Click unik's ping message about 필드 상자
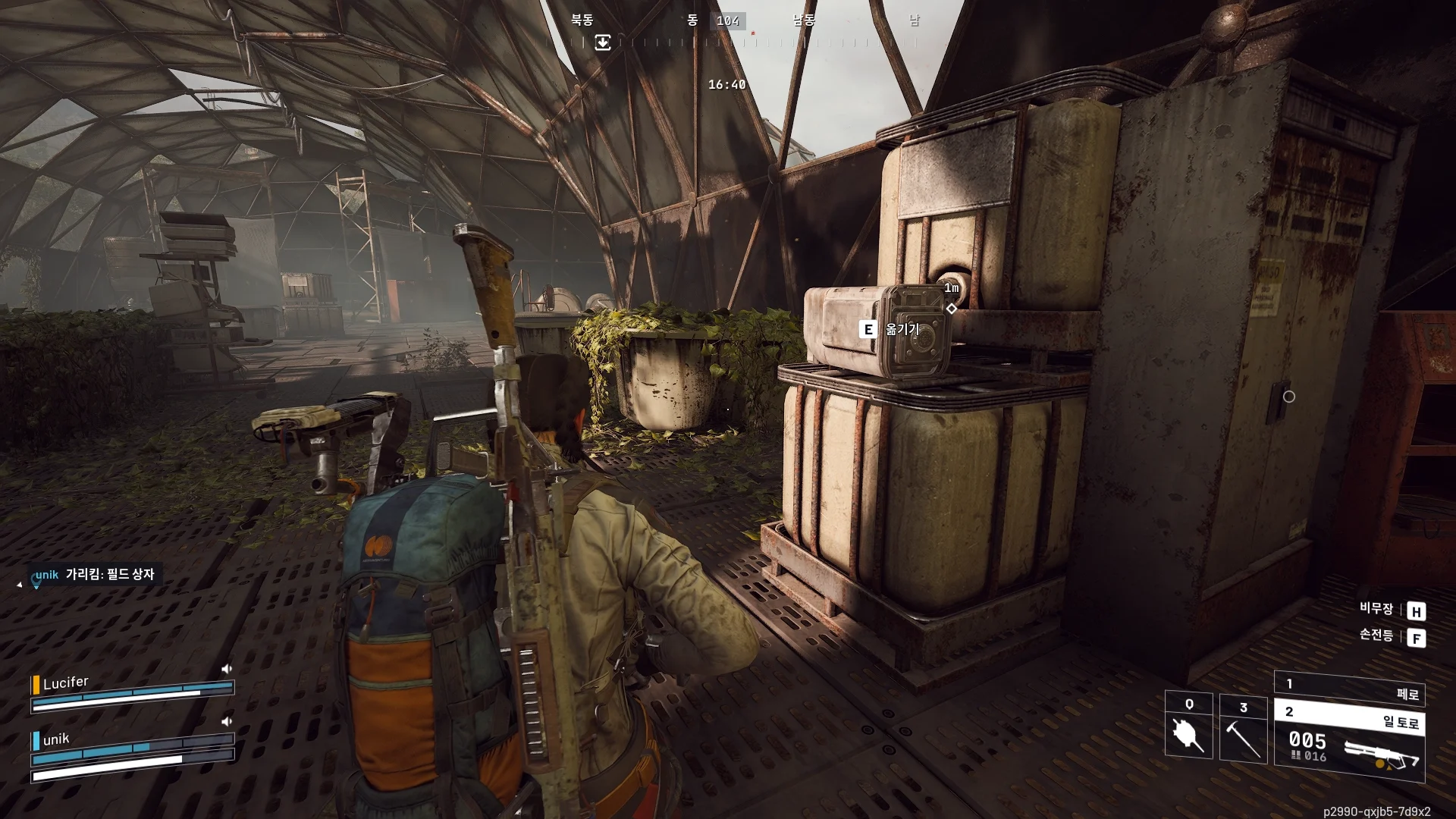 (96, 575)
